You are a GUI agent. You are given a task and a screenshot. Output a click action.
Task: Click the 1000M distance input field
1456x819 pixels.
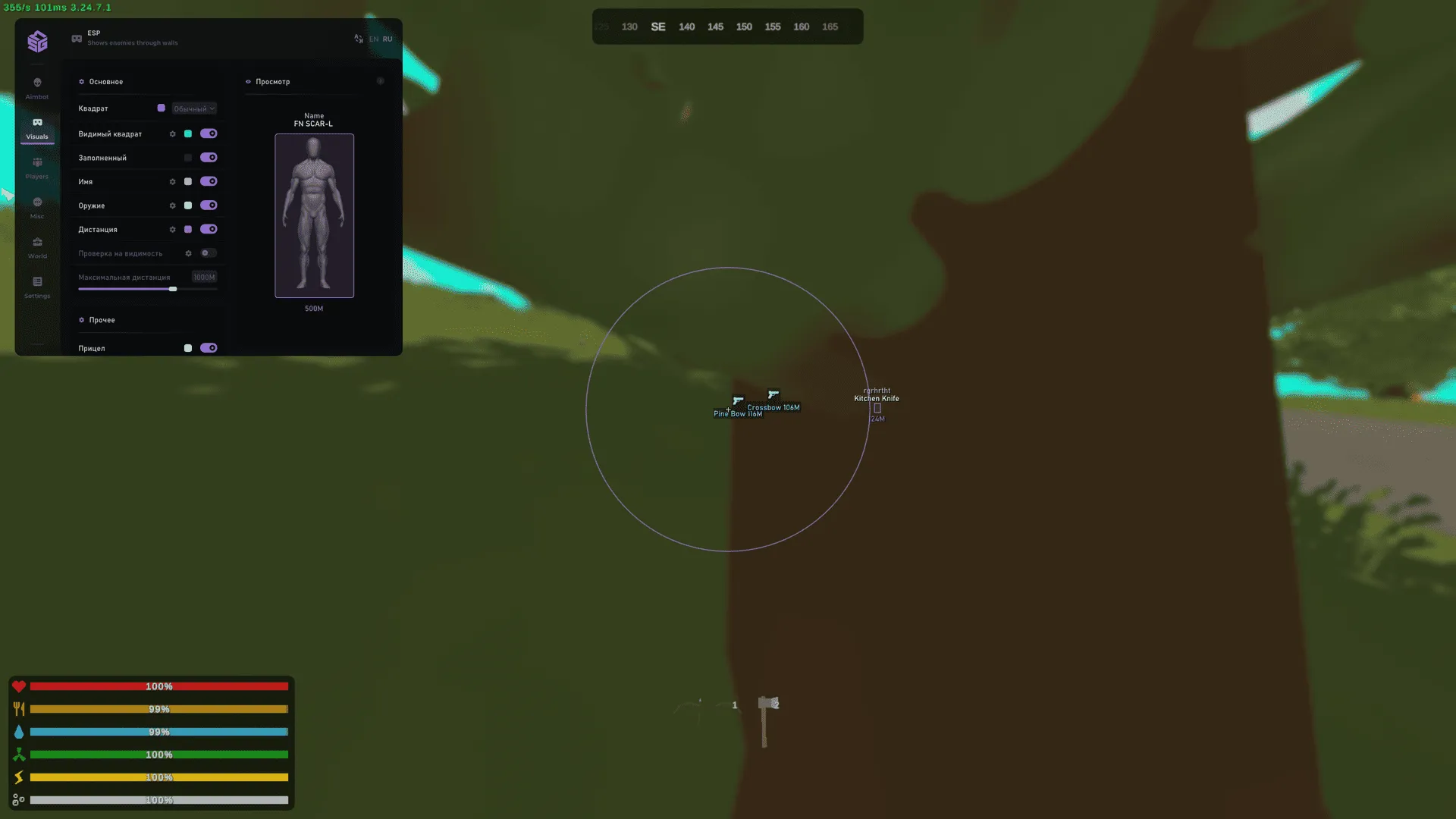click(204, 277)
